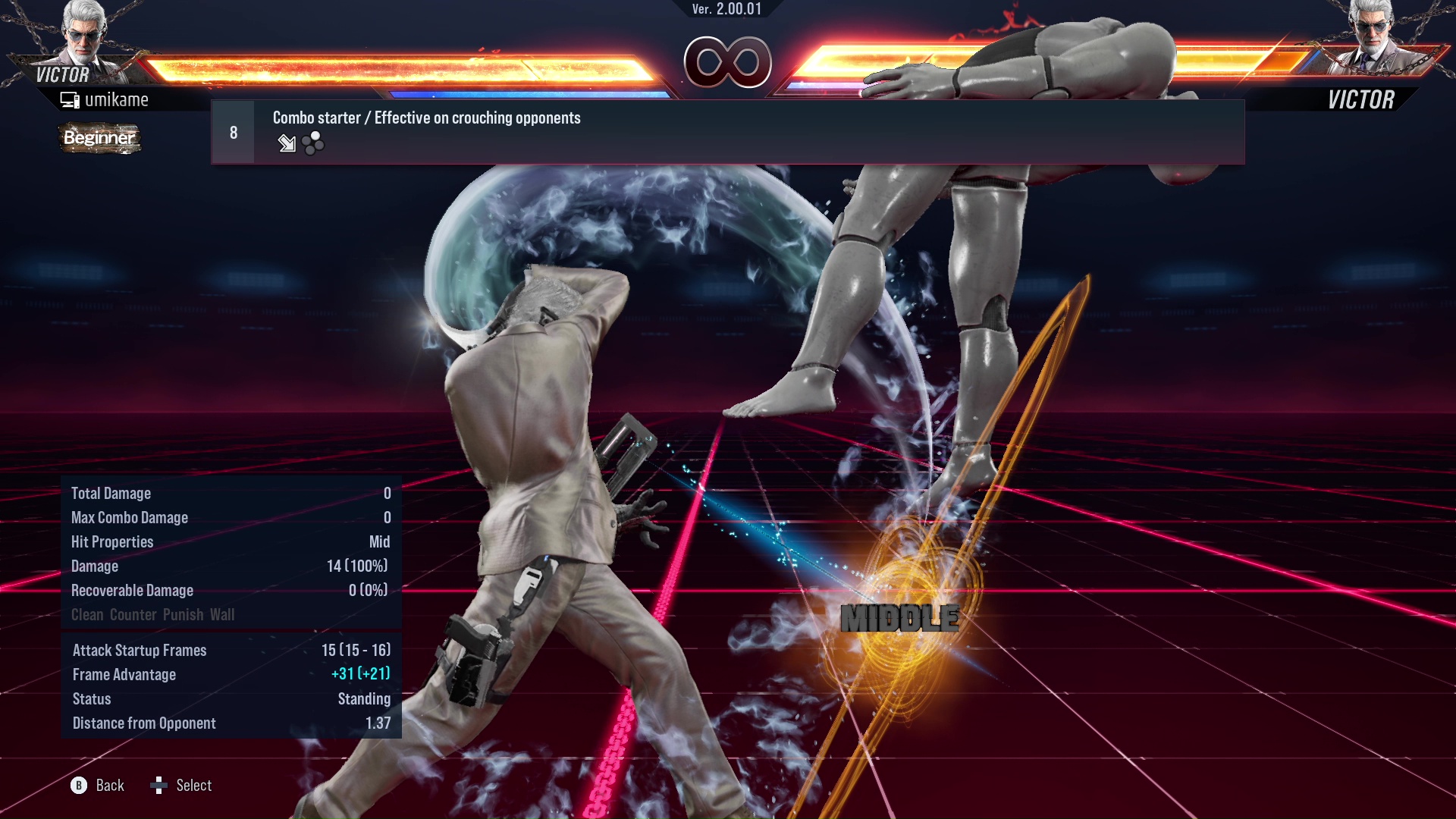Image resolution: width=1456 pixels, height=819 pixels.
Task: Select the down-forward input arrow icon
Action: click(287, 143)
